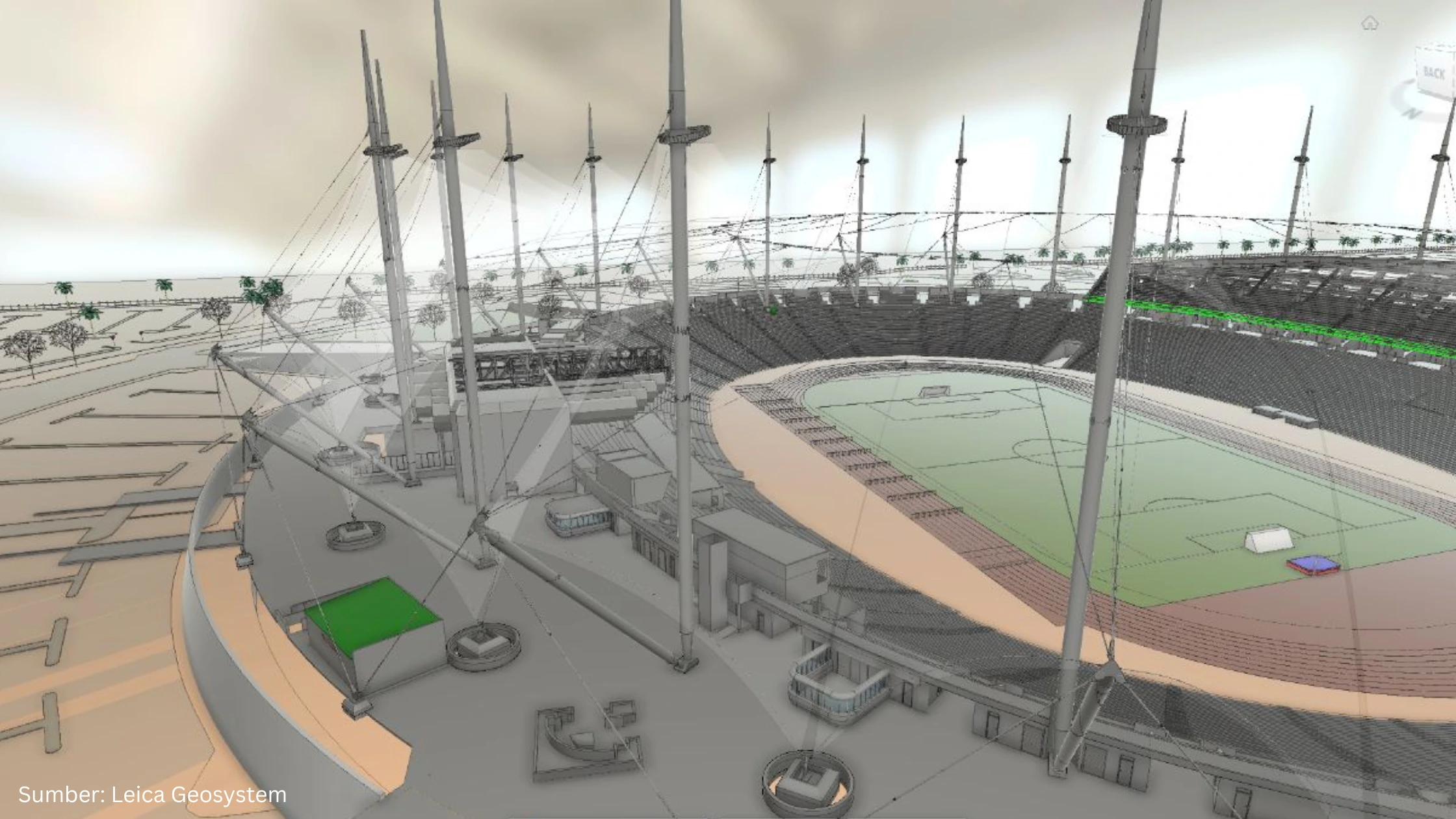Click the N compass marker below the cube
Image resolution: width=1456 pixels, height=819 pixels.
pyautogui.click(x=1412, y=112)
